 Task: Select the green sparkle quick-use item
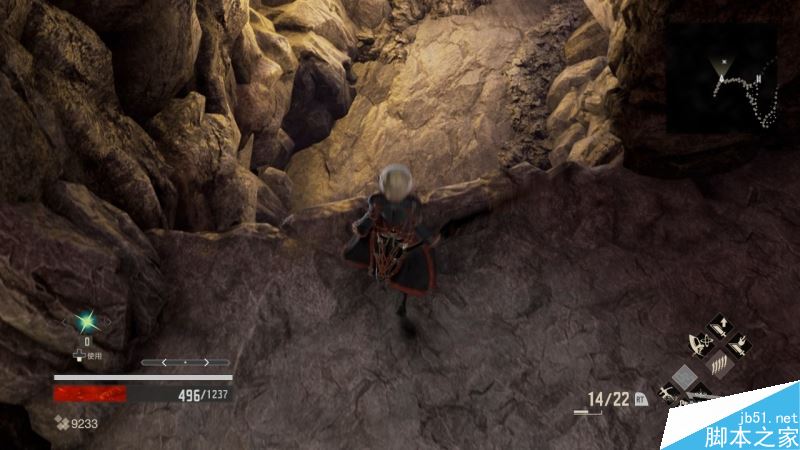point(87,323)
